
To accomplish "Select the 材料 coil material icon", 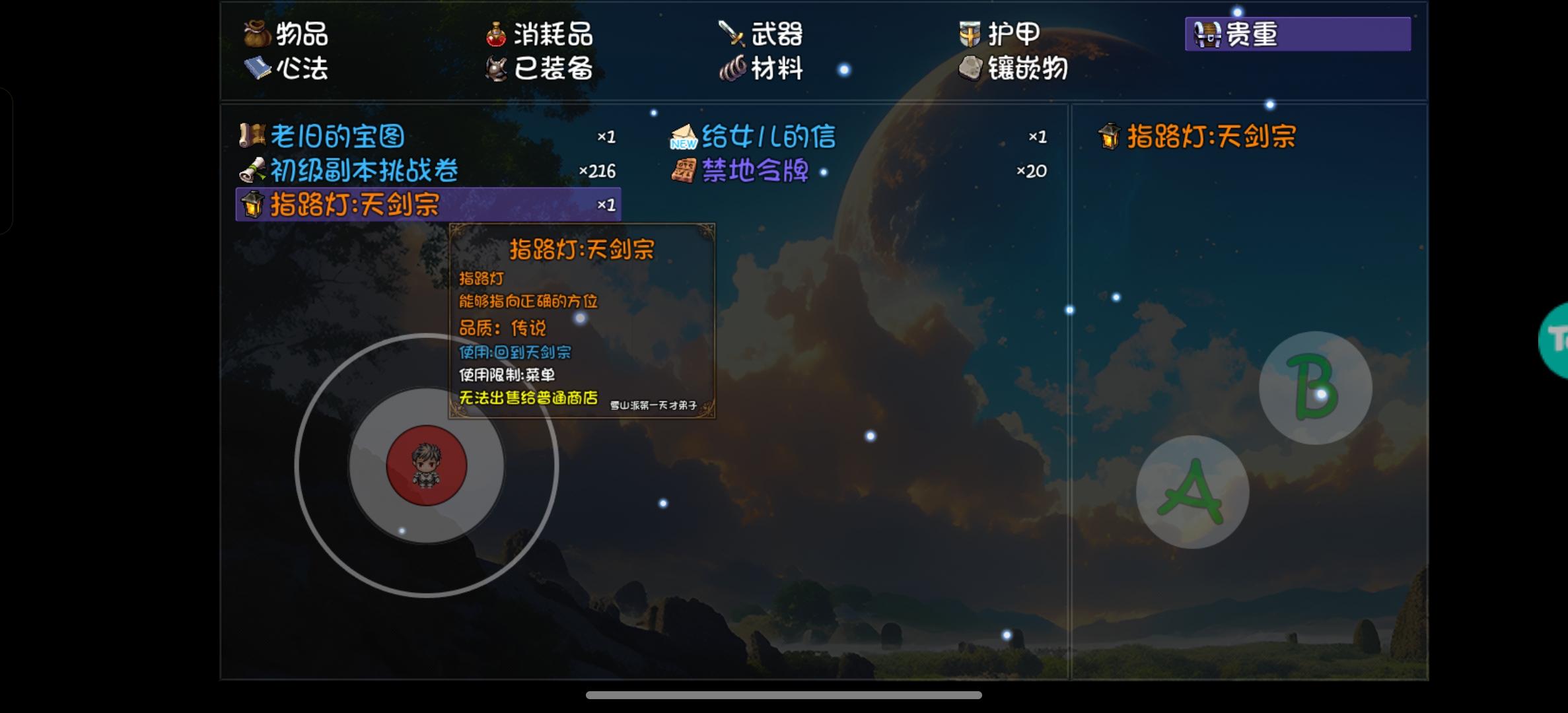I will [732, 69].
